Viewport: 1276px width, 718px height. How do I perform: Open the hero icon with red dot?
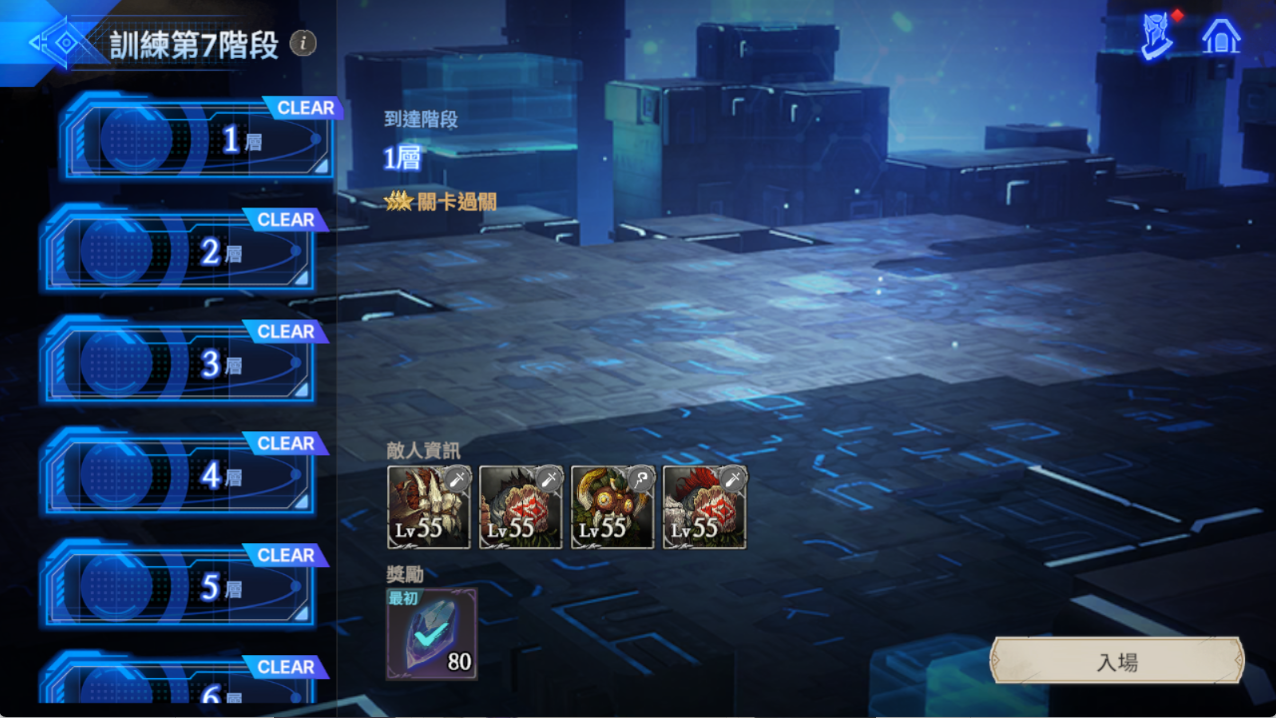tap(1159, 38)
